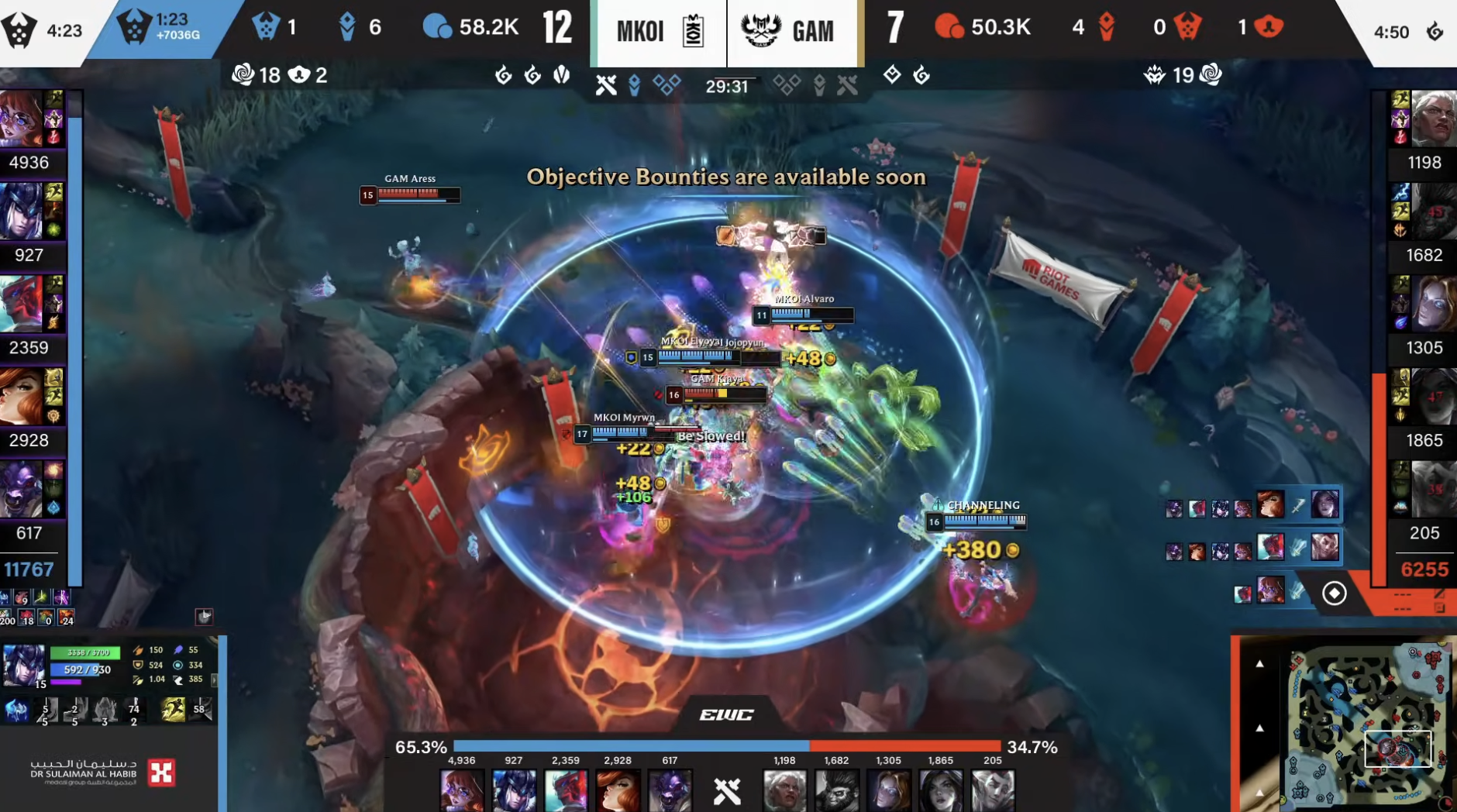The height and width of the screenshot is (812, 1457).
Task: Click the crossed swords damage chart icon
Action: (x=727, y=790)
